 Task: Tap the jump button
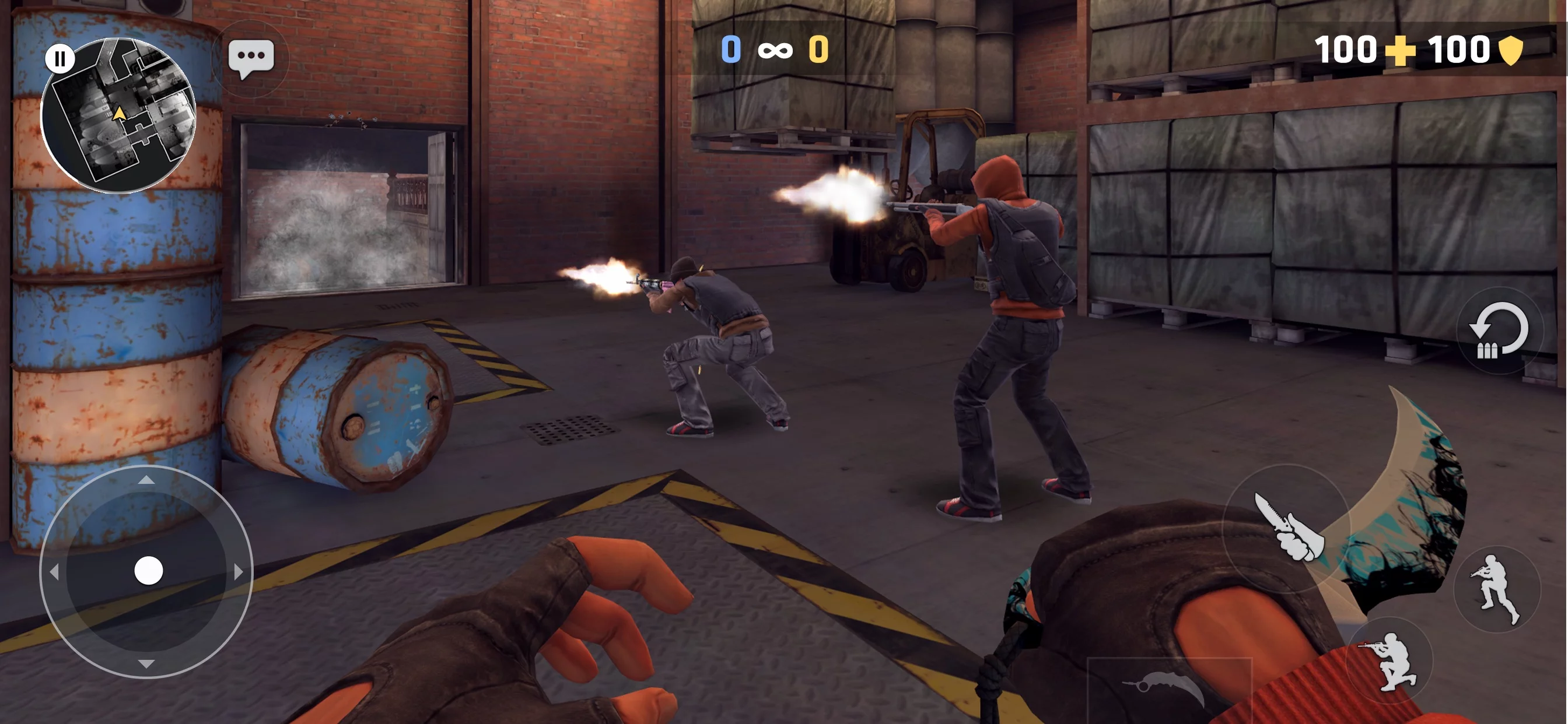tap(1497, 588)
